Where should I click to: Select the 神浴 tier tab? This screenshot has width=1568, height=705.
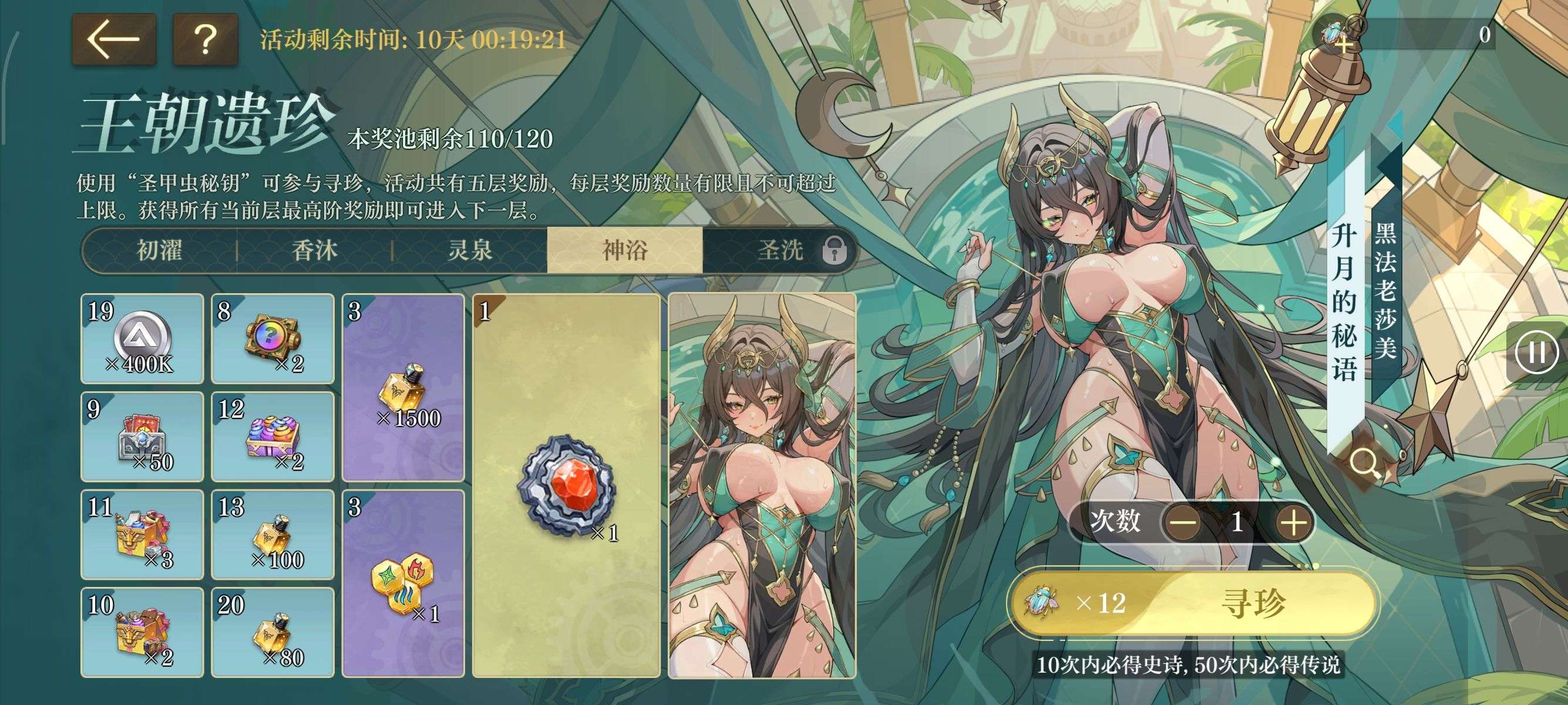pyautogui.click(x=624, y=250)
